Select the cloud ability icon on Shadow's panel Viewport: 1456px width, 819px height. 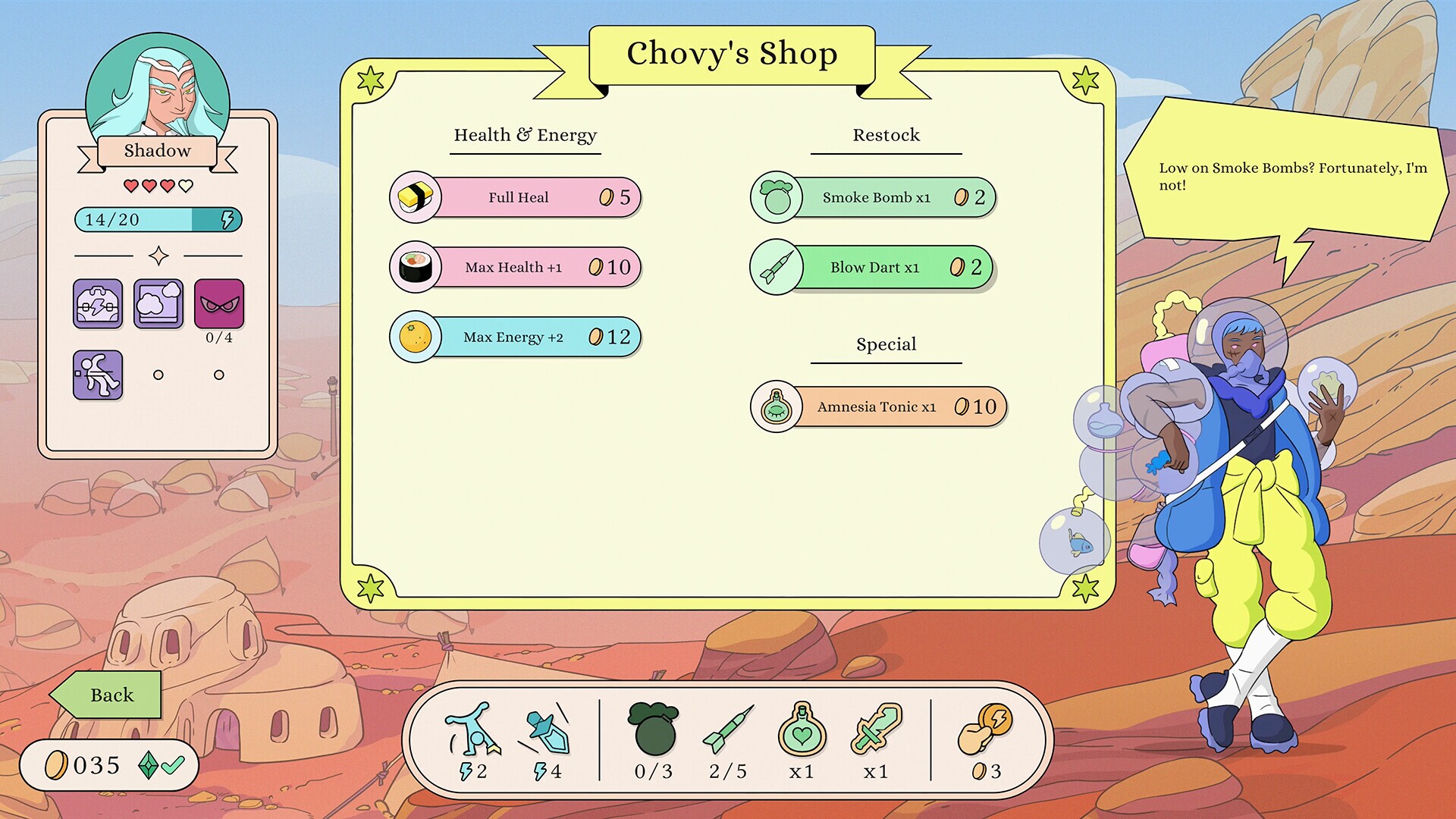pyautogui.click(x=158, y=305)
